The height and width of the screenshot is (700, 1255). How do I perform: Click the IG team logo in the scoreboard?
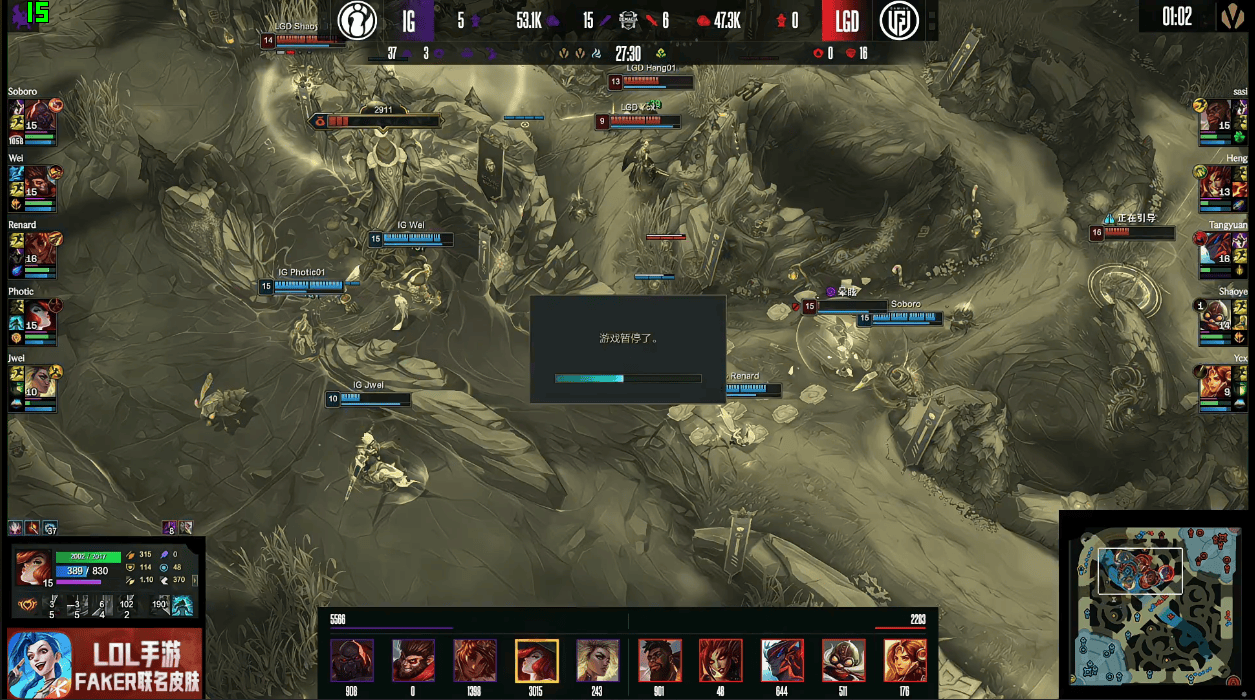point(357,20)
